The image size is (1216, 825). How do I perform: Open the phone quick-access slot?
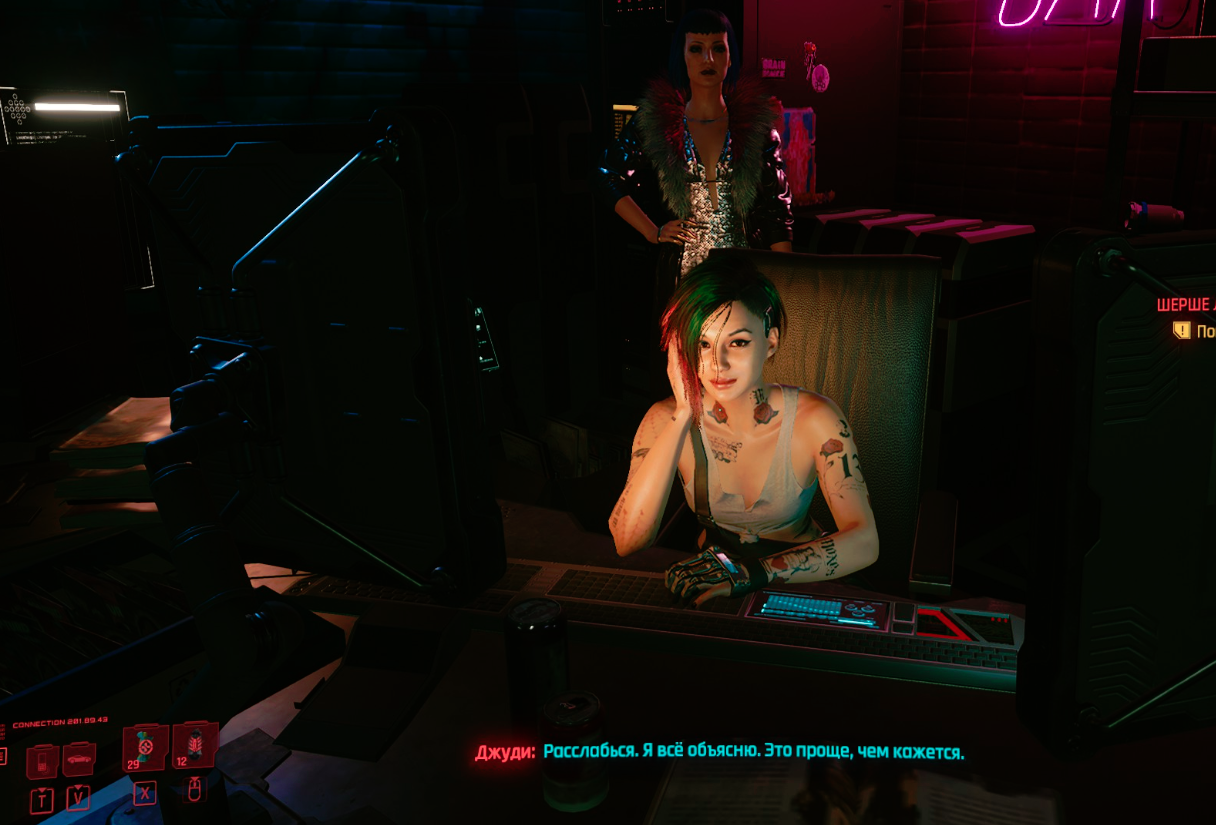41,761
